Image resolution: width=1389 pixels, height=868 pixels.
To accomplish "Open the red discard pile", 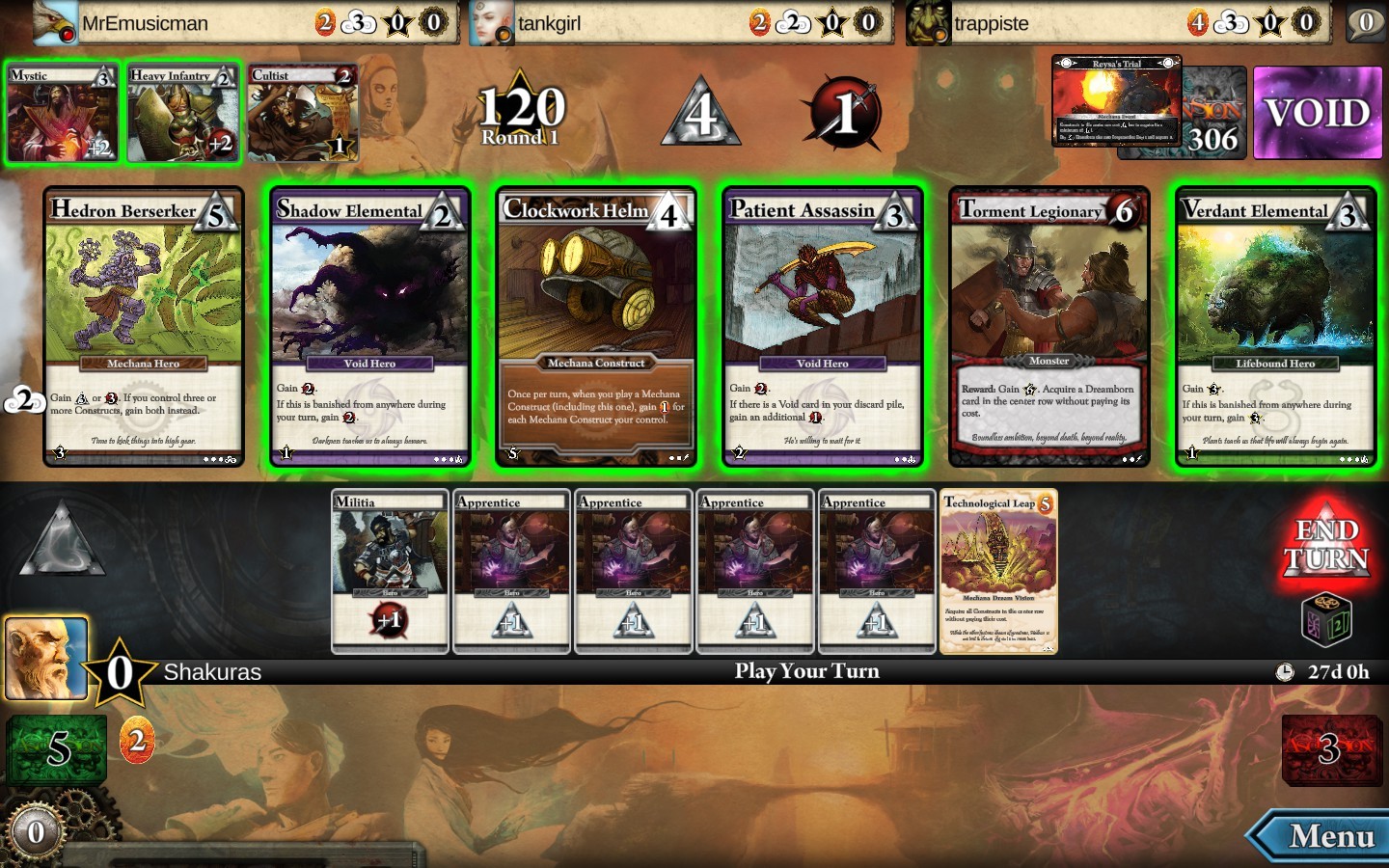I will [x=1331, y=748].
